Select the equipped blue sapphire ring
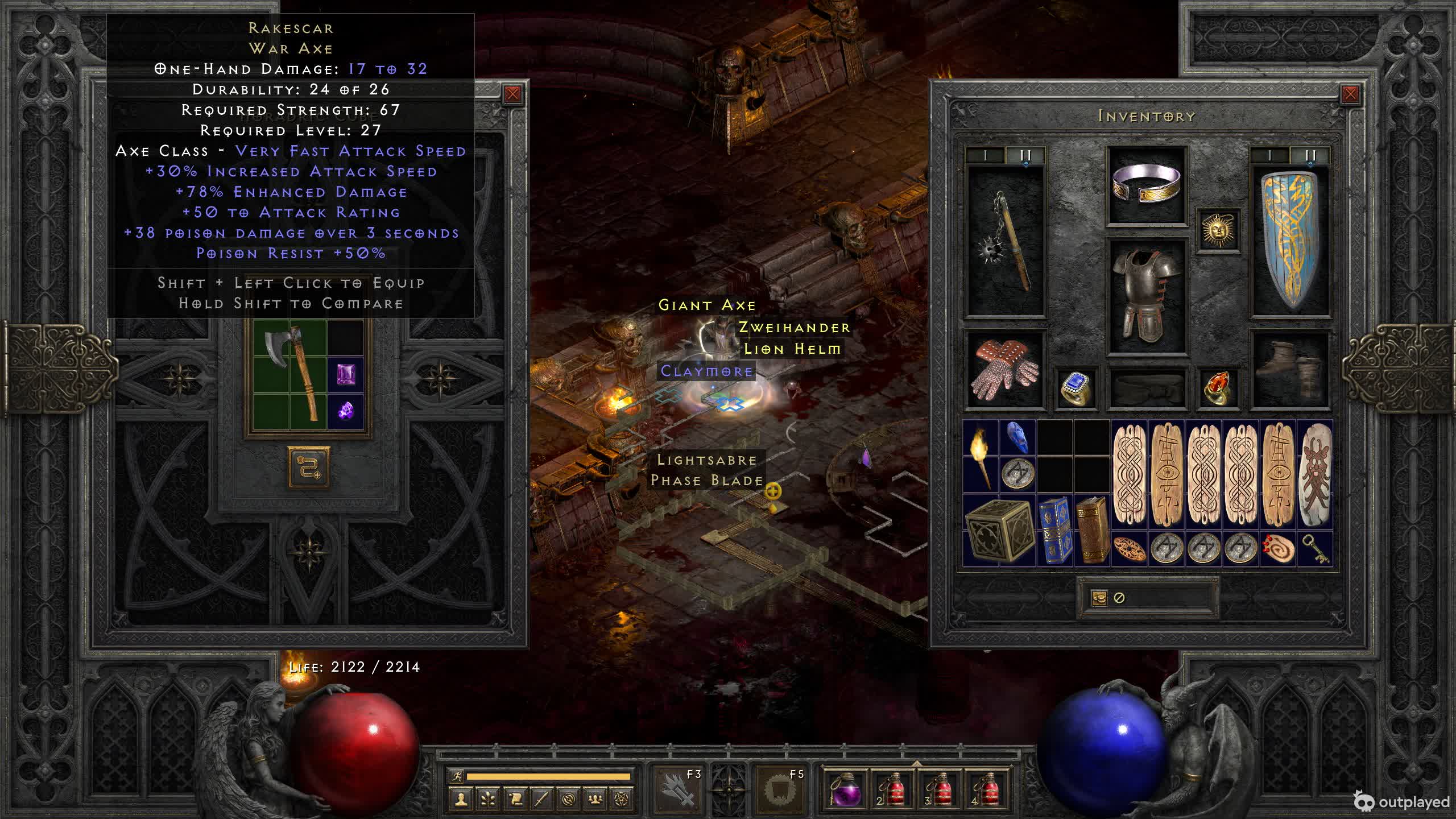Screen dimensions: 1456x819 point(1076,388)
